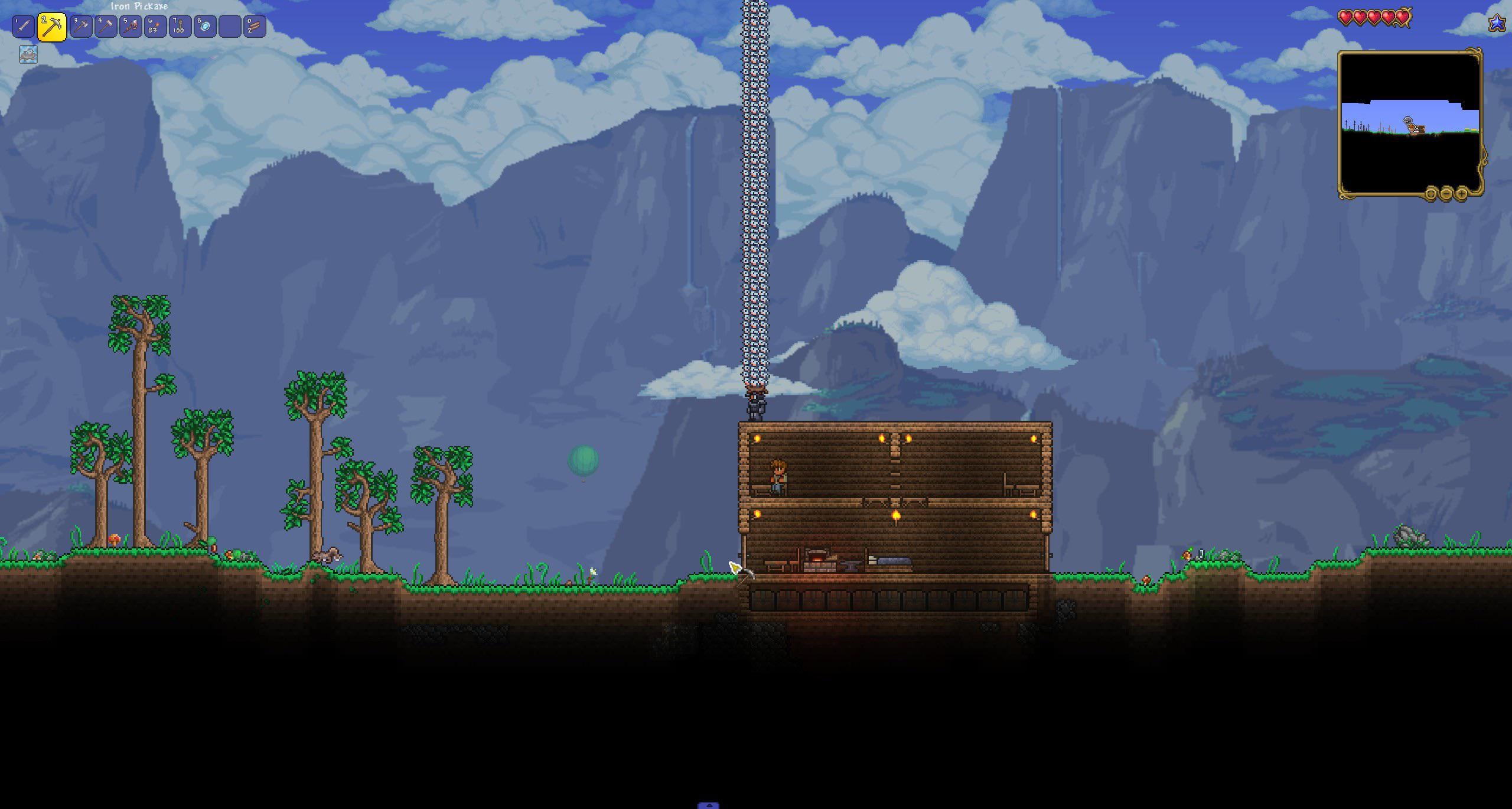The image size is (1512, 809).
Task: Select the wood stack in the last hotbar slot
Action: (x=255, y=27)
